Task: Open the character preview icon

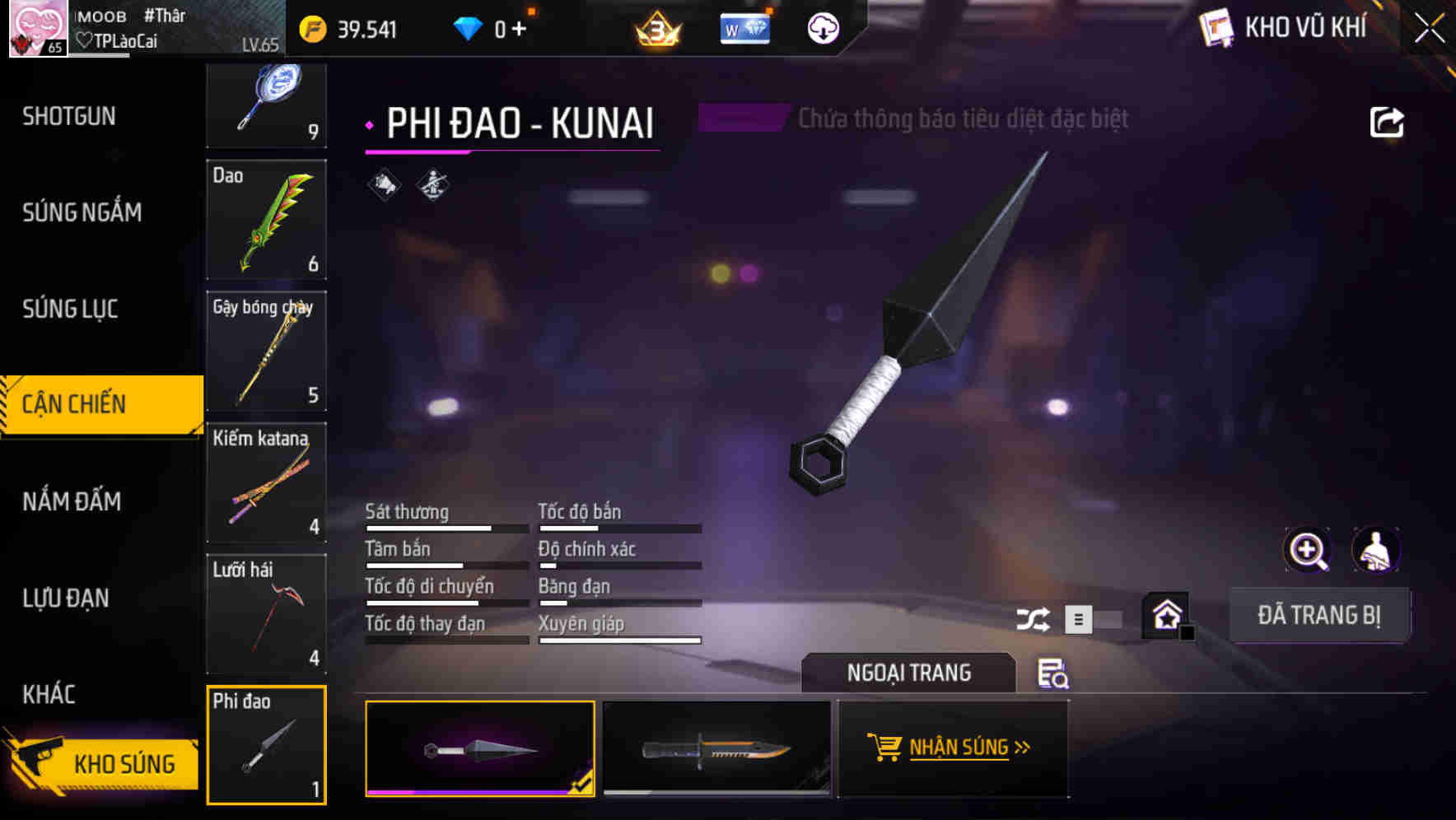Action: [x=1376, y=550]
